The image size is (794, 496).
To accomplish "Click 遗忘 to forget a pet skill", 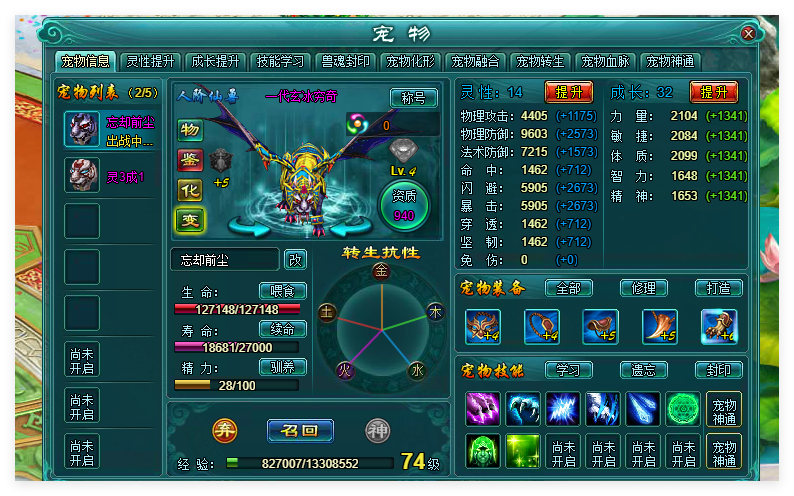I will click(644, 370).
